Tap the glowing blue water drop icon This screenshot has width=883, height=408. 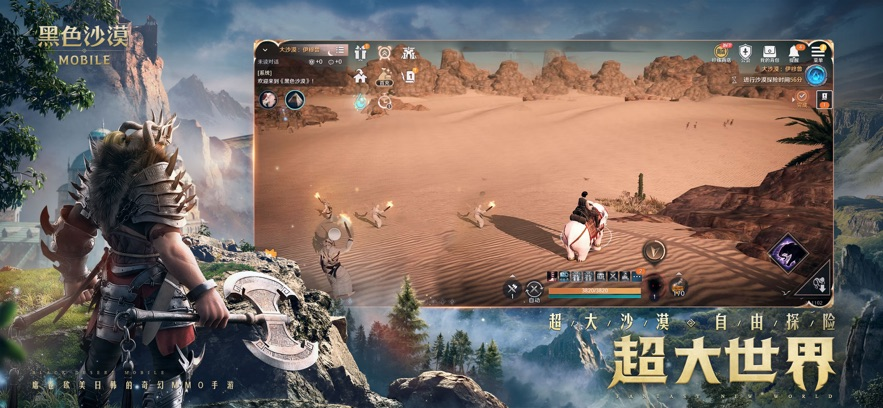pyautogui.click(x=360, y=101)
